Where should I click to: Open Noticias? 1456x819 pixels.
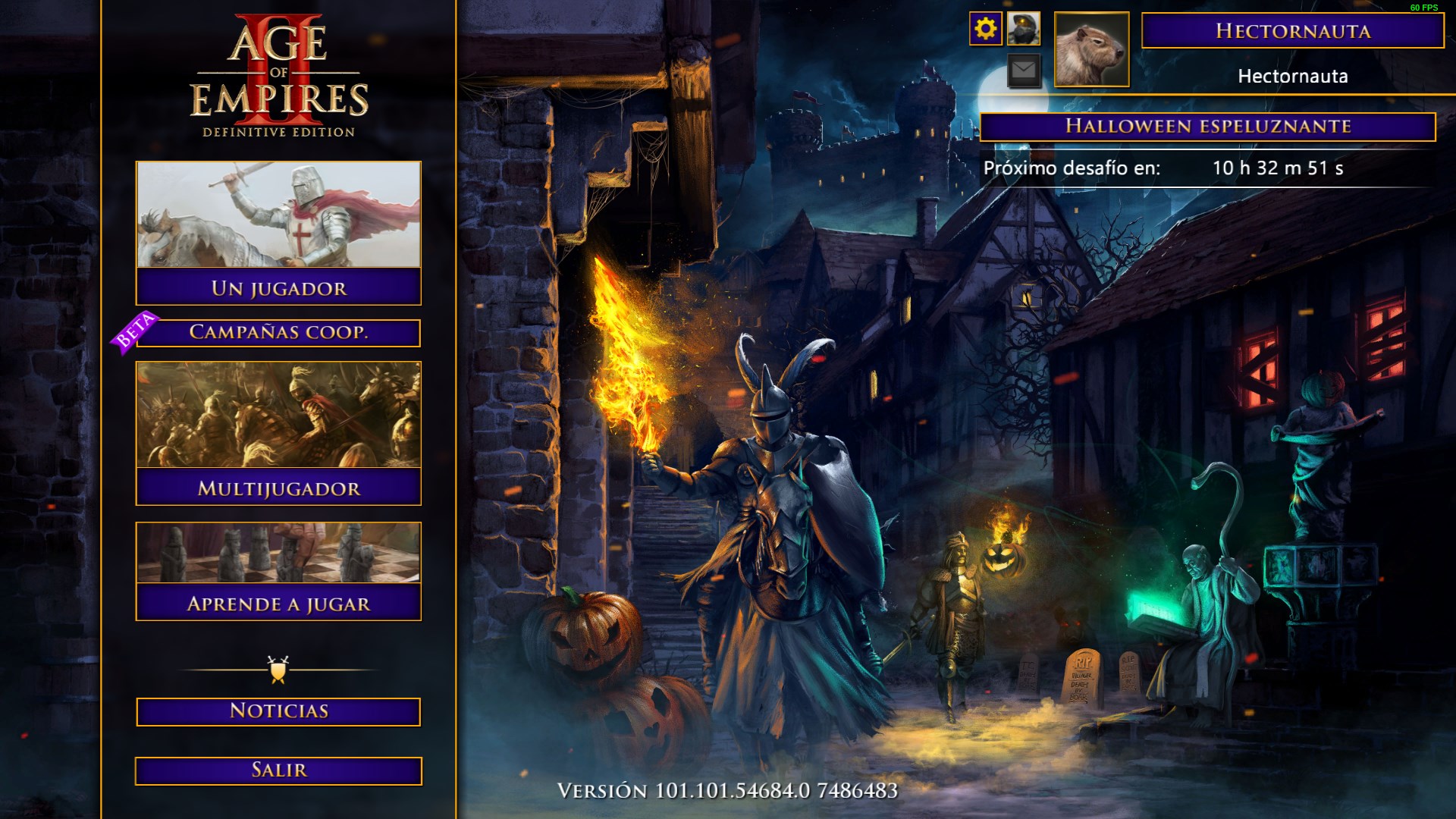(x=277, y=712)
